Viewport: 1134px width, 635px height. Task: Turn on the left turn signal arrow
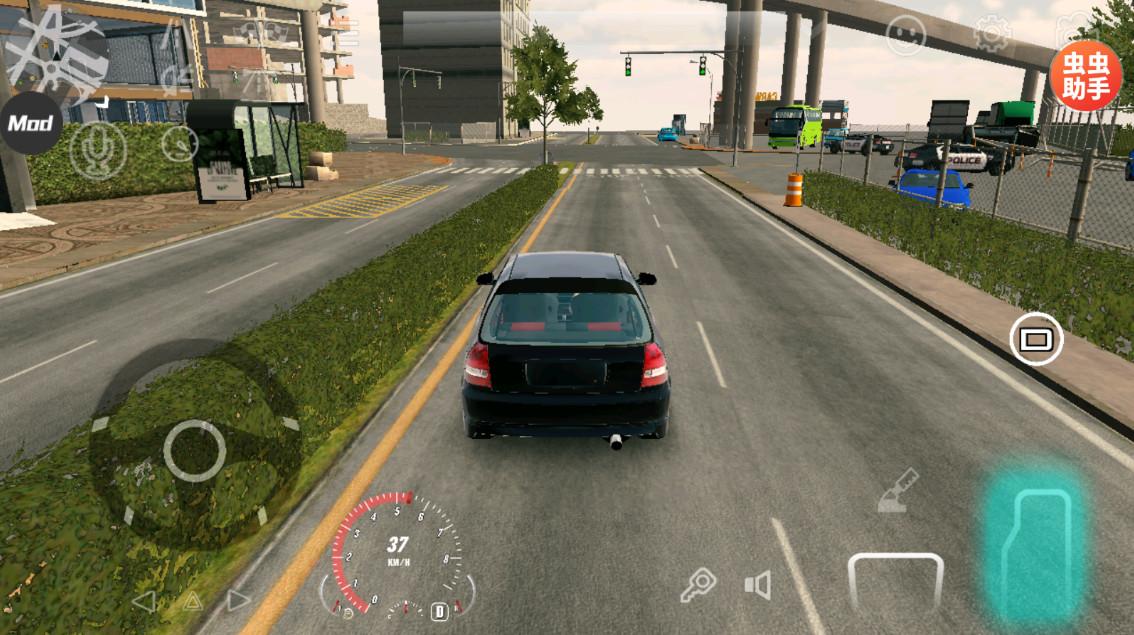click(144, 601)
